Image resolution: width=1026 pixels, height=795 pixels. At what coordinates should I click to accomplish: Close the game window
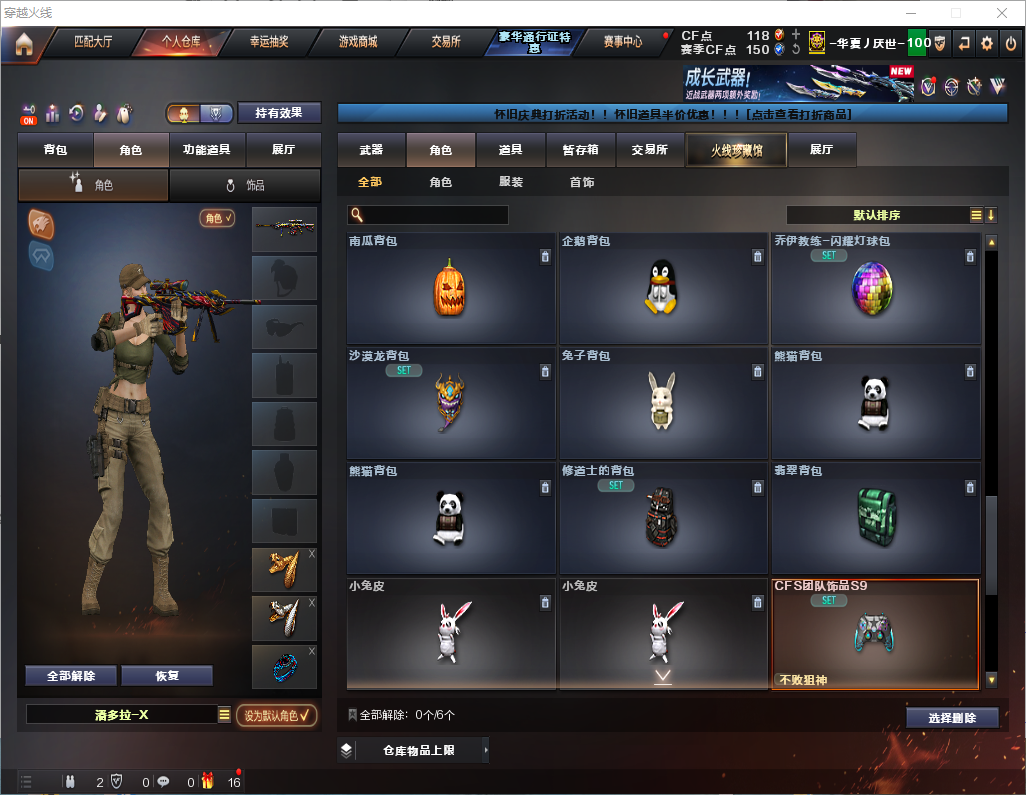[1001, 13]
